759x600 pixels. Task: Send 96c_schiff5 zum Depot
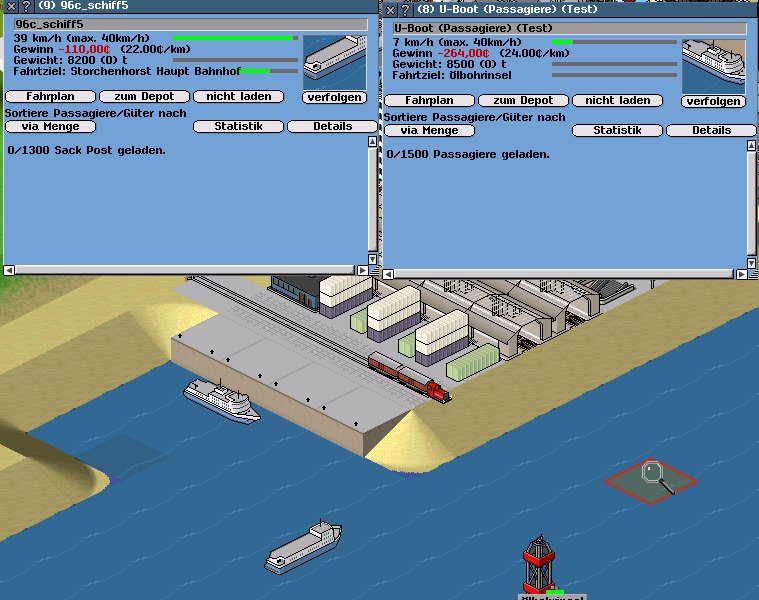pos(143,97)
